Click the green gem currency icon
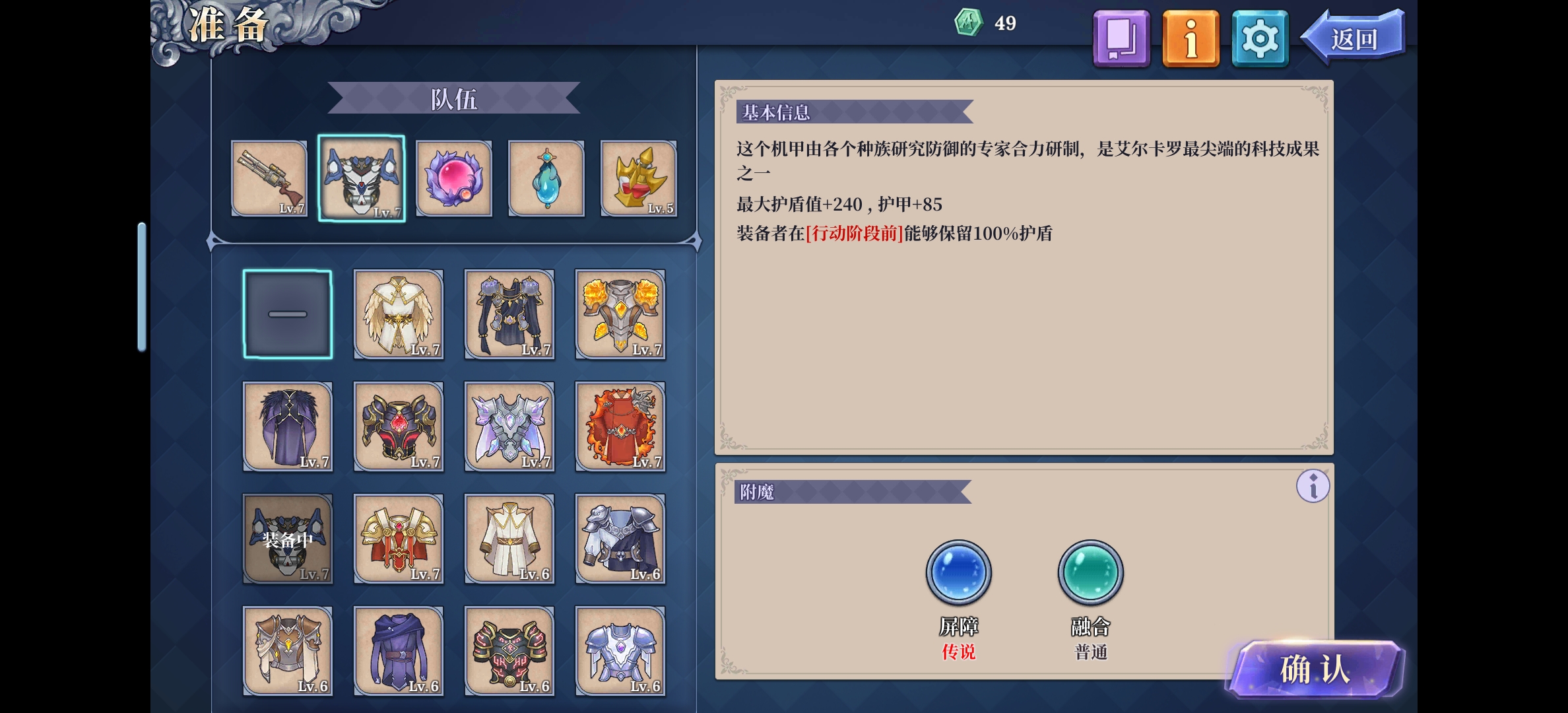The image size is (1568, 713). 968,22
